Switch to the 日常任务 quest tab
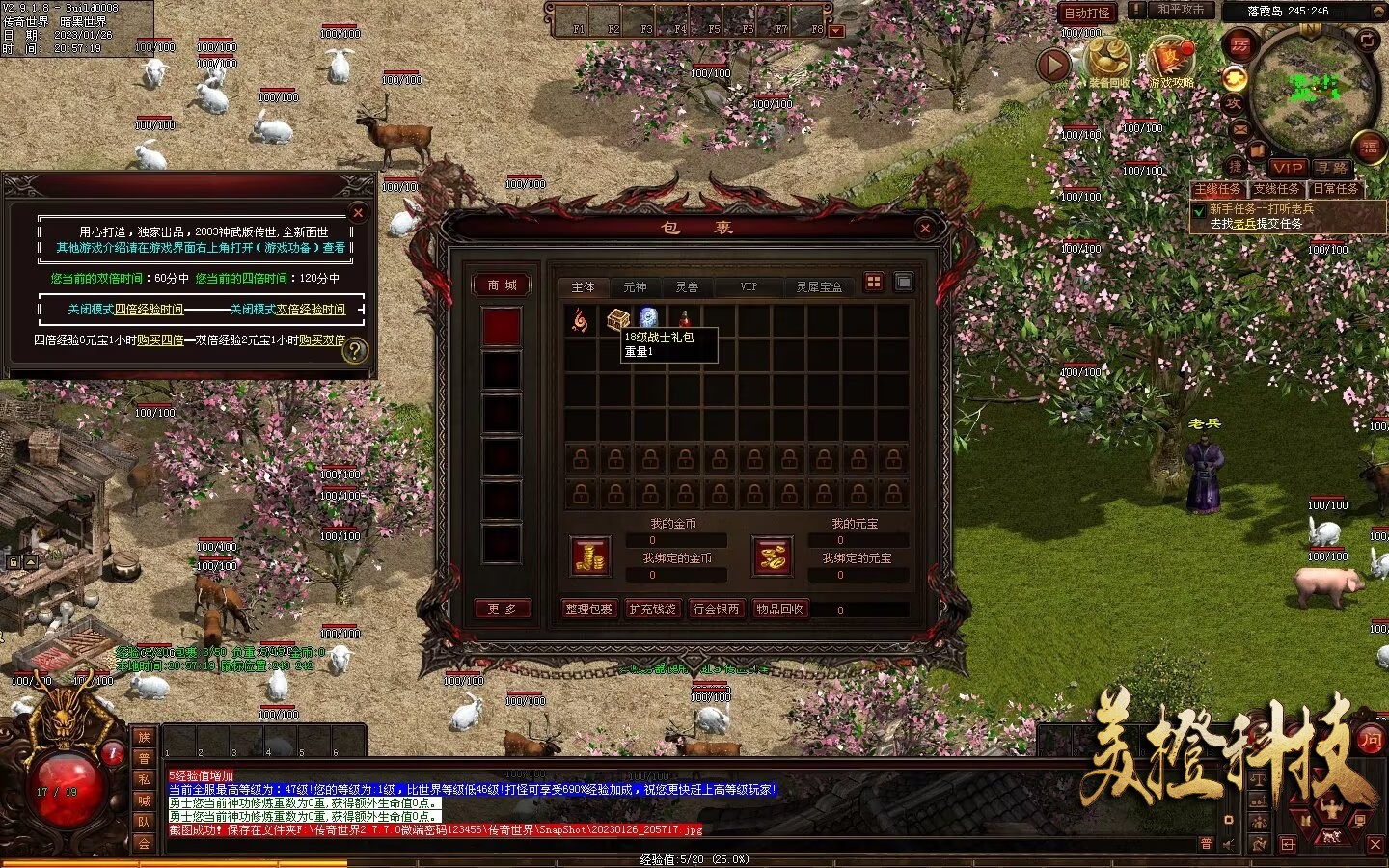The width and height of the screenshot is (1389, 868). (1335, 189)
